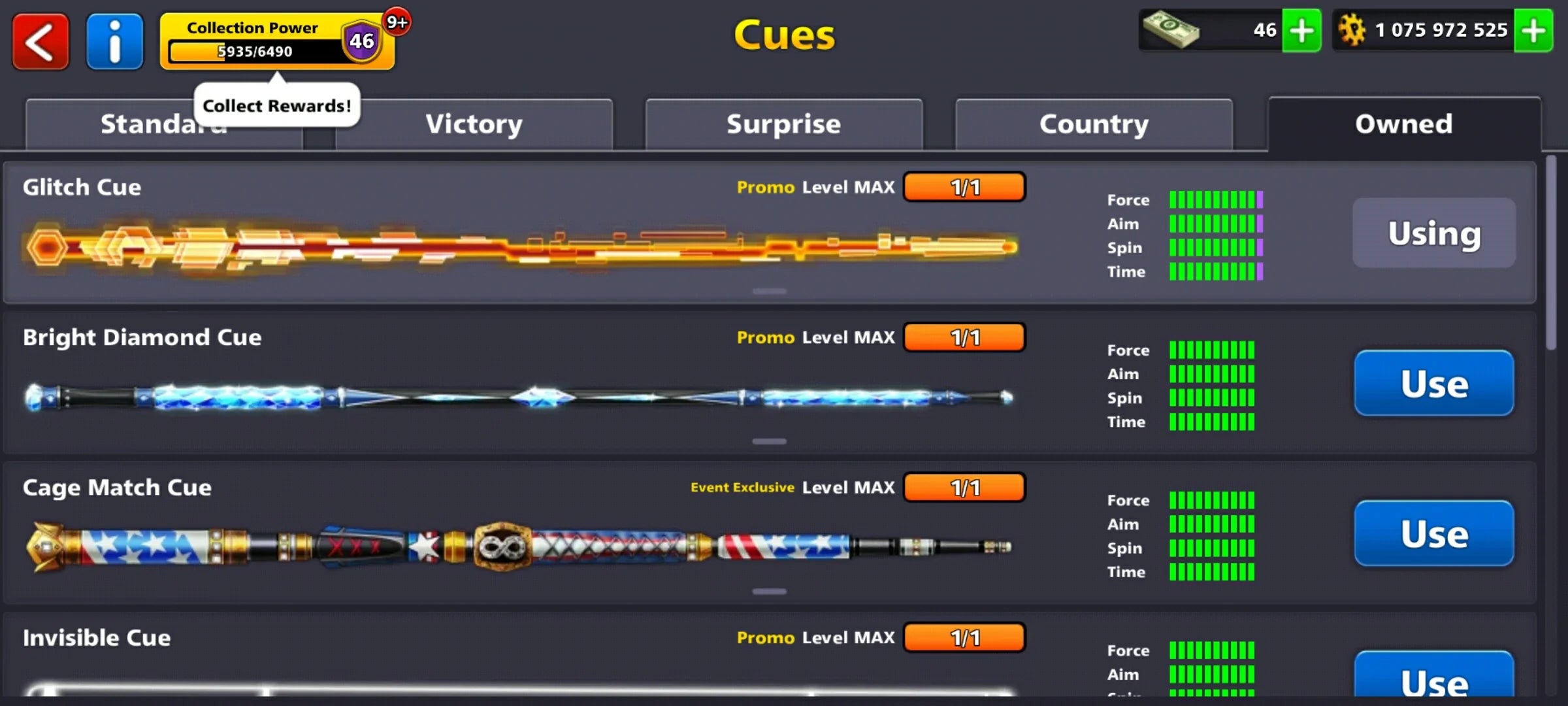Add more cash with the green plus icon
Image resolution: width=1568 pixels, height=706 pixels.
point(1302,29)
